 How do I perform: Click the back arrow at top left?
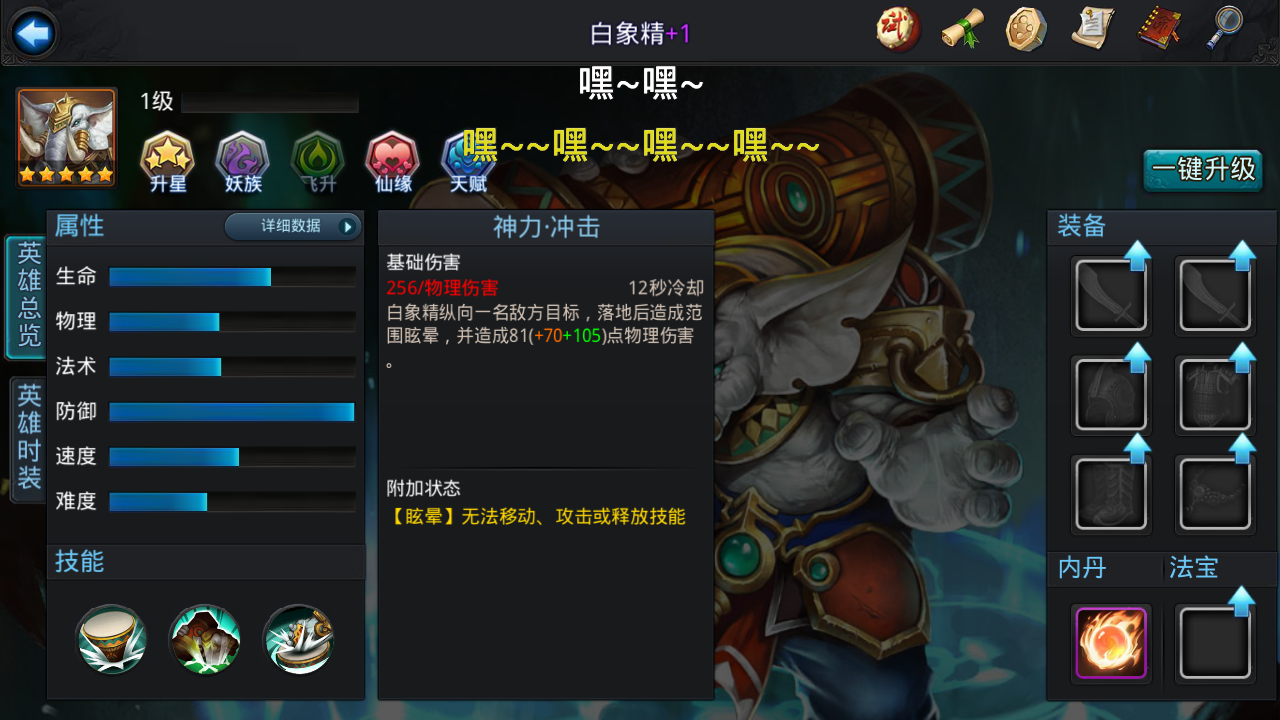(x=31, y=31)
